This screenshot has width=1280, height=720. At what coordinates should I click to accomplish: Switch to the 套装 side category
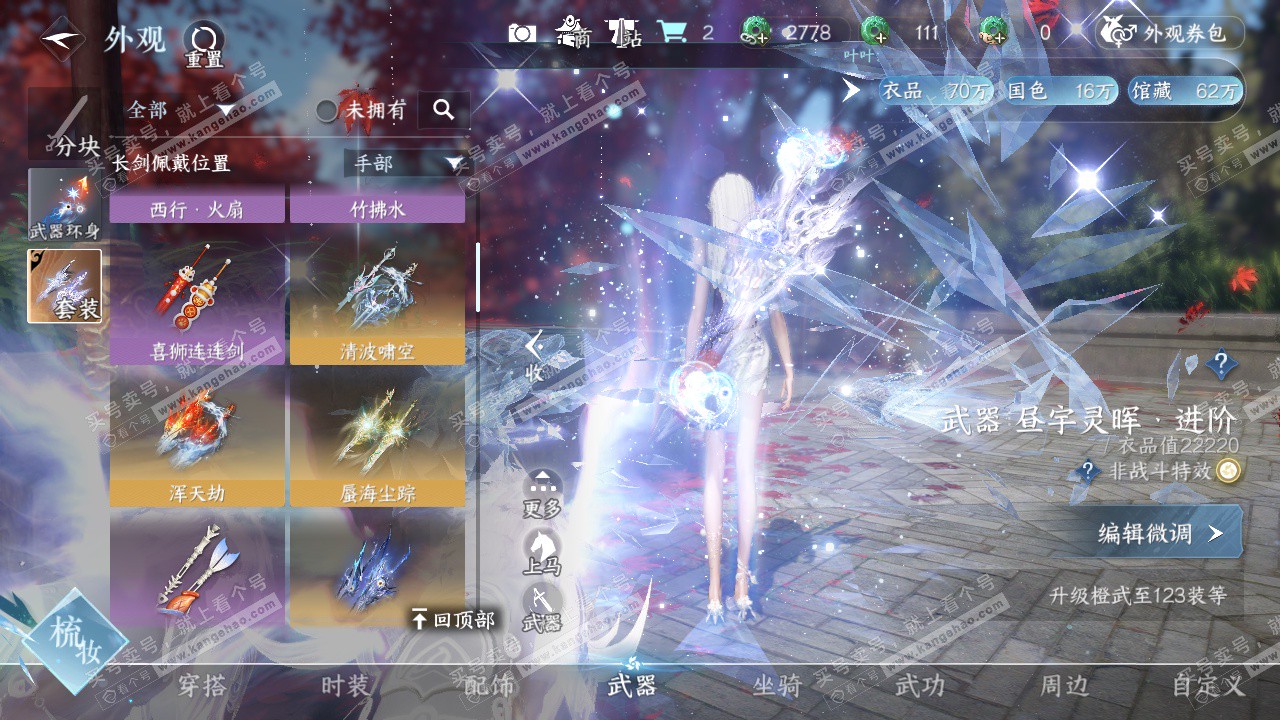tap(64, 286)
